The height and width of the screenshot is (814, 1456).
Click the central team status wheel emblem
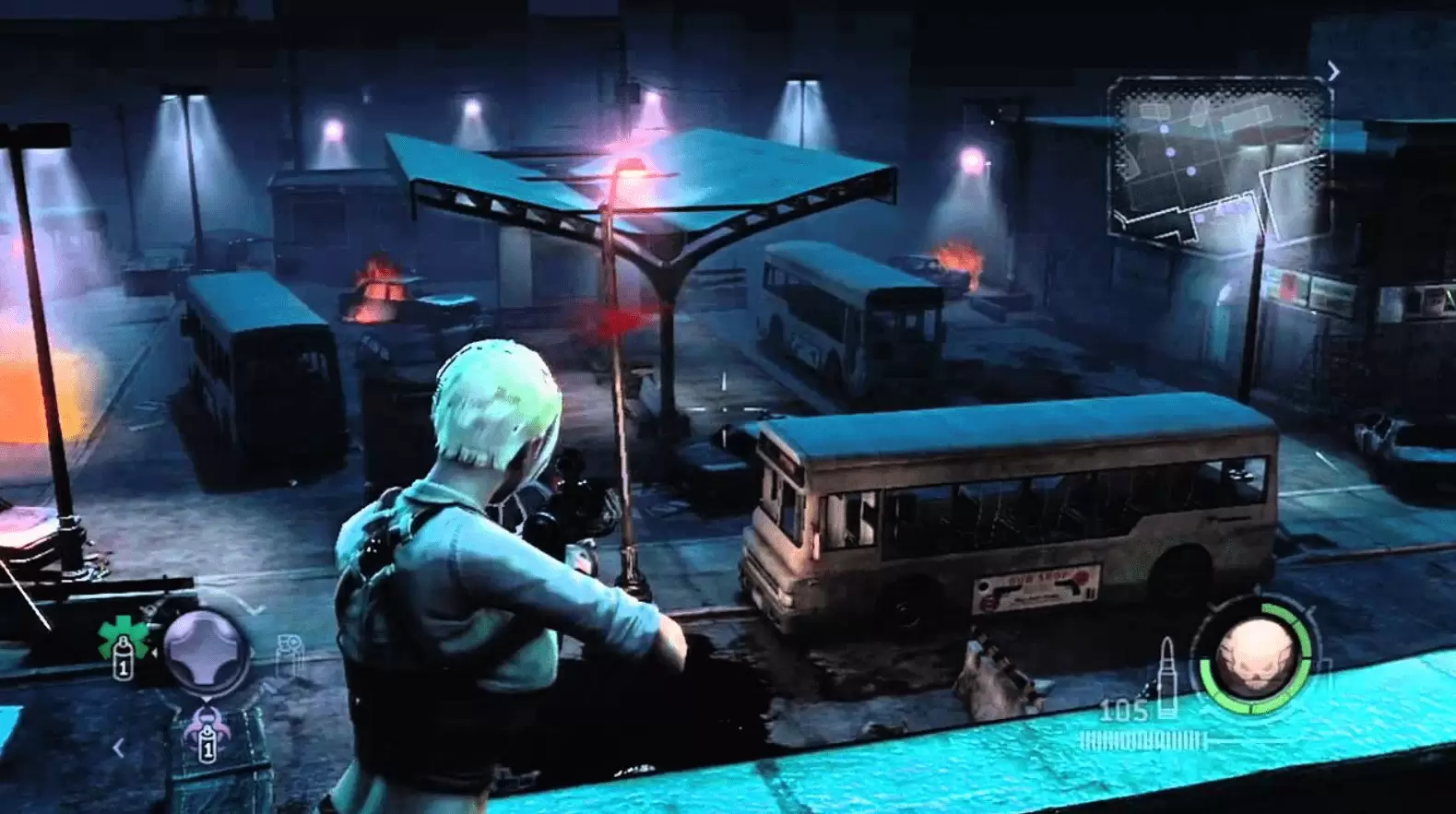(x=204, y=650)
